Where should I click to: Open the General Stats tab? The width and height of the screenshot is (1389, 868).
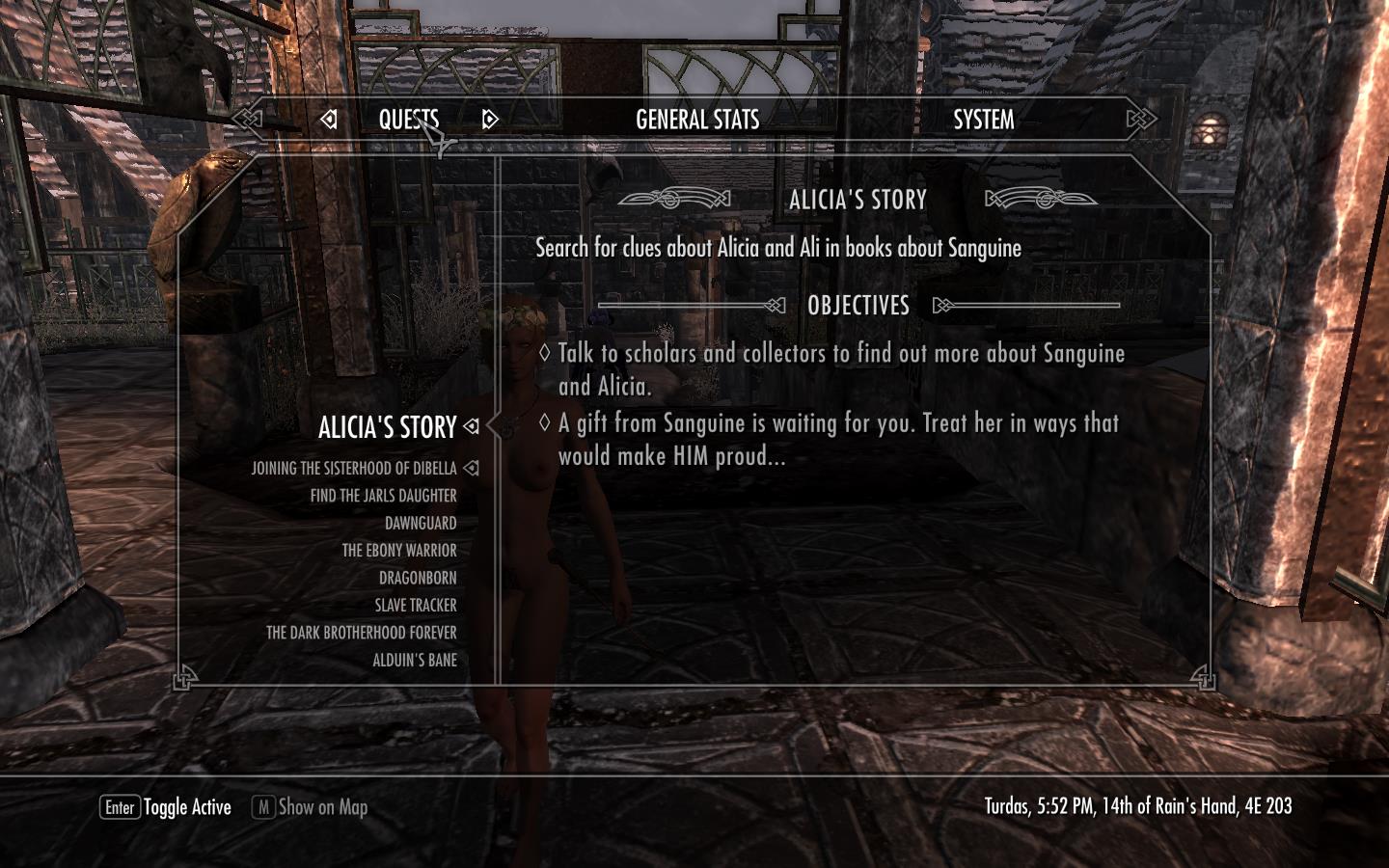tap(697, 120)
